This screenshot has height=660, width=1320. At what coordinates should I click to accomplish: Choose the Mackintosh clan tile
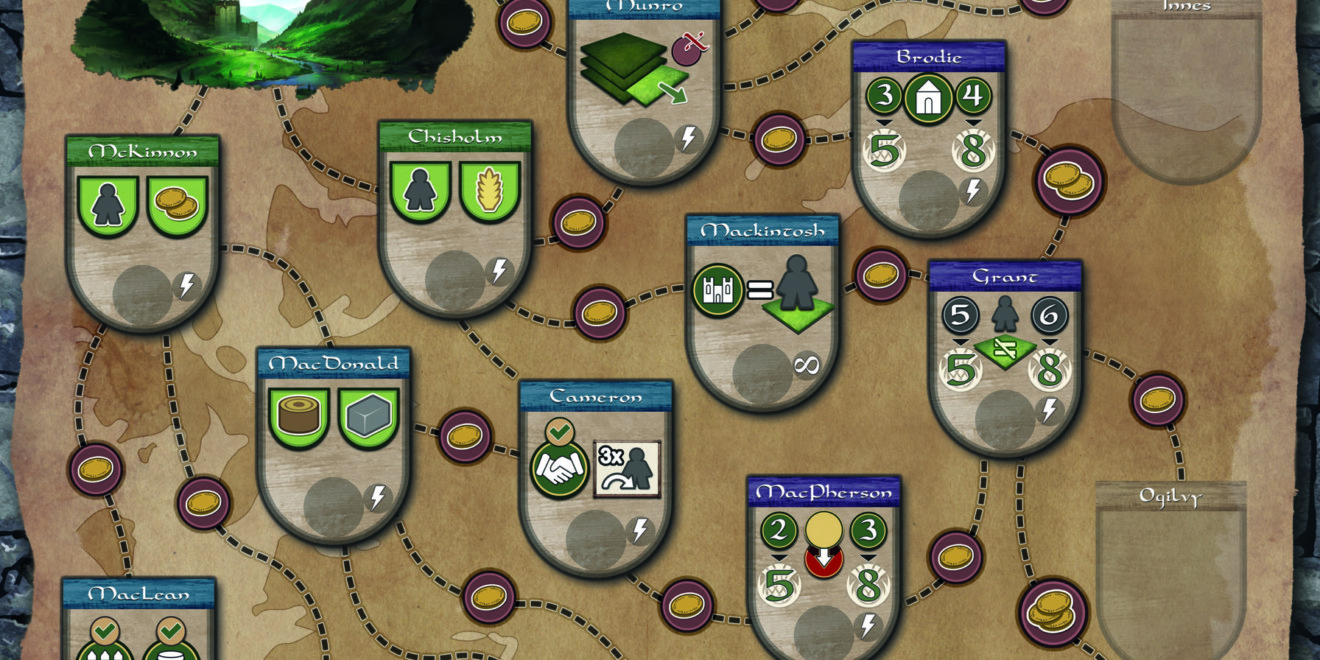[x=763, y=310]
